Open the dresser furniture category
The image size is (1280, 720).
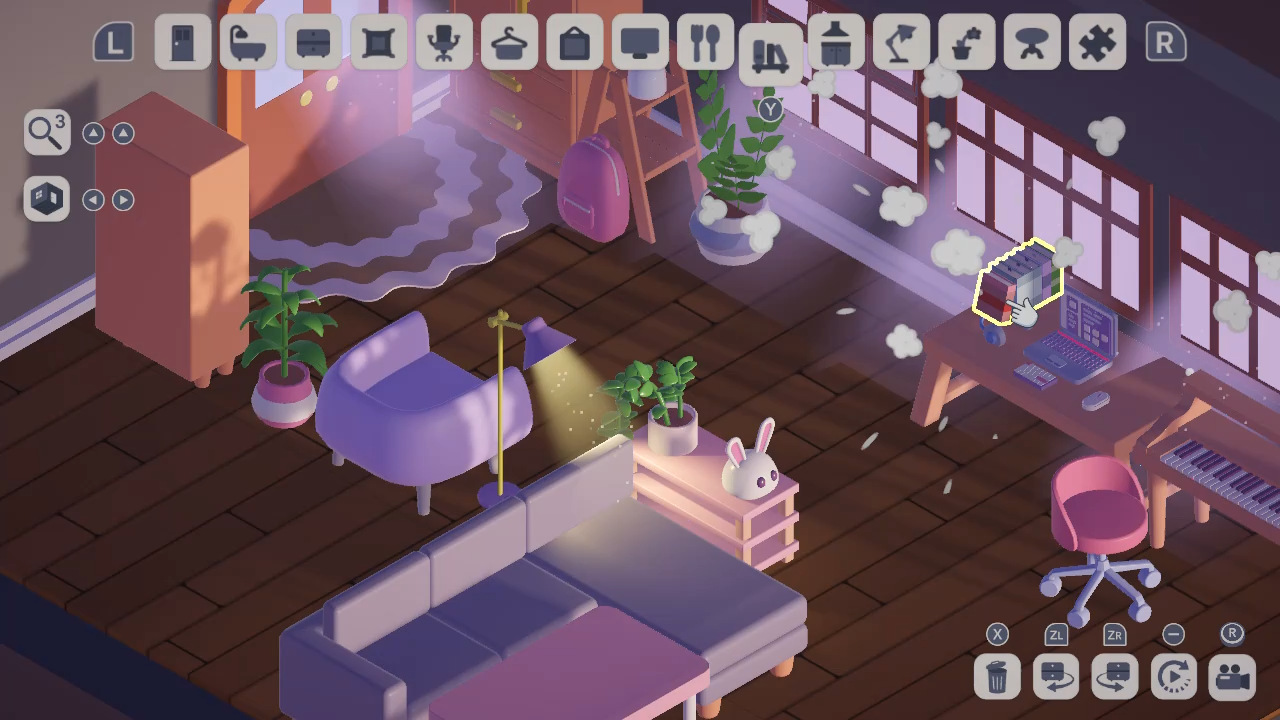[x=313, y=43]
